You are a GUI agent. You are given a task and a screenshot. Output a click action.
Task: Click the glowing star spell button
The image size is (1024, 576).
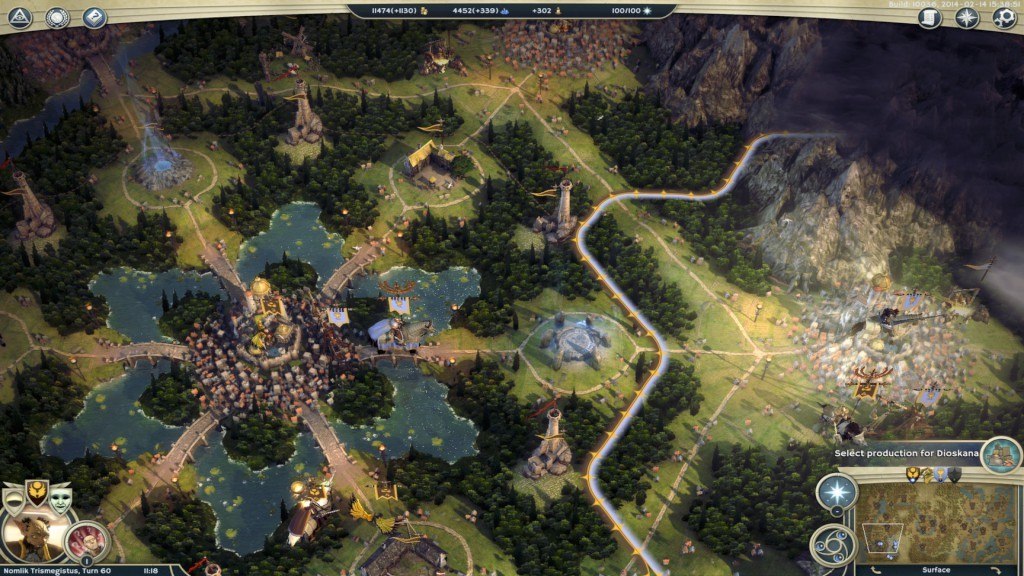coord(836,492)
